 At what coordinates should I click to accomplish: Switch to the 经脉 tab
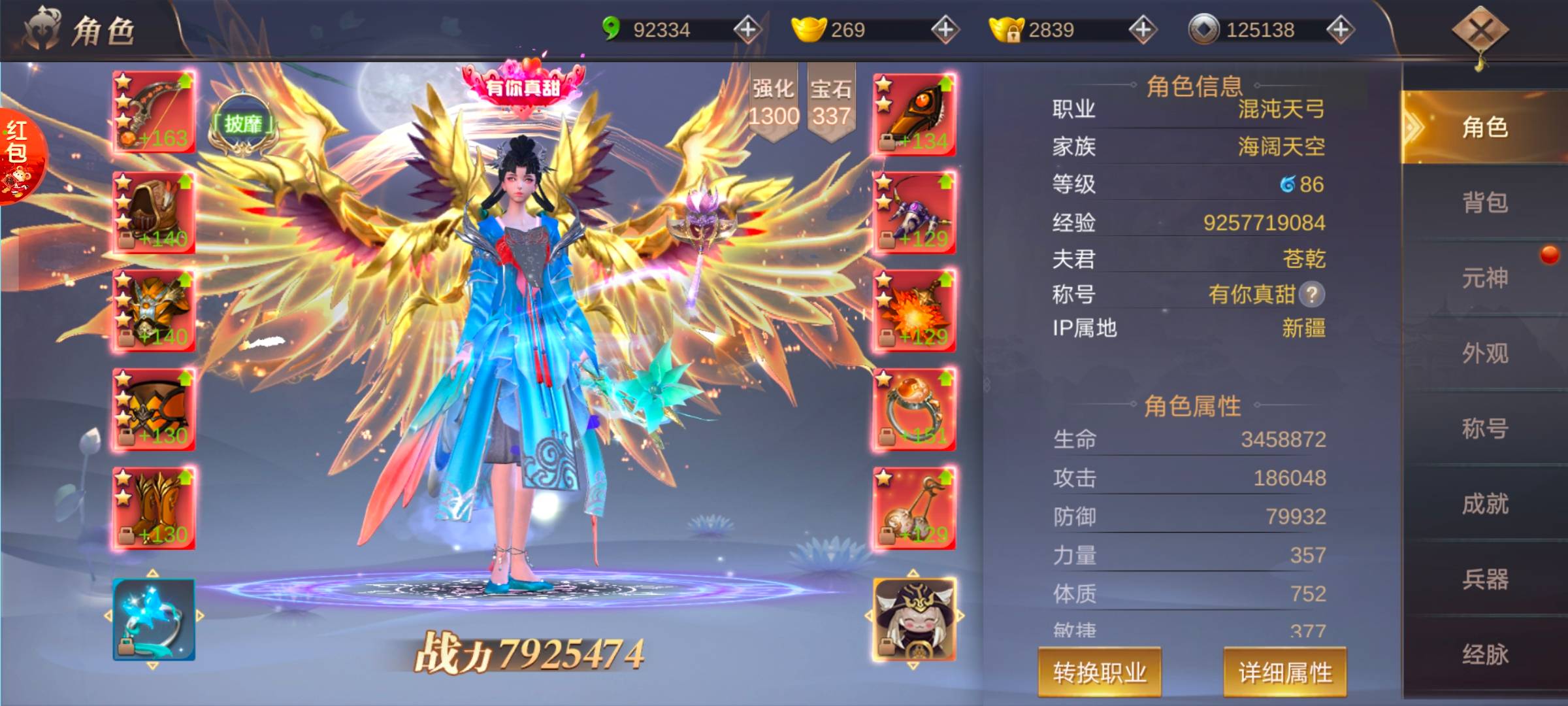click(1484, 654)
